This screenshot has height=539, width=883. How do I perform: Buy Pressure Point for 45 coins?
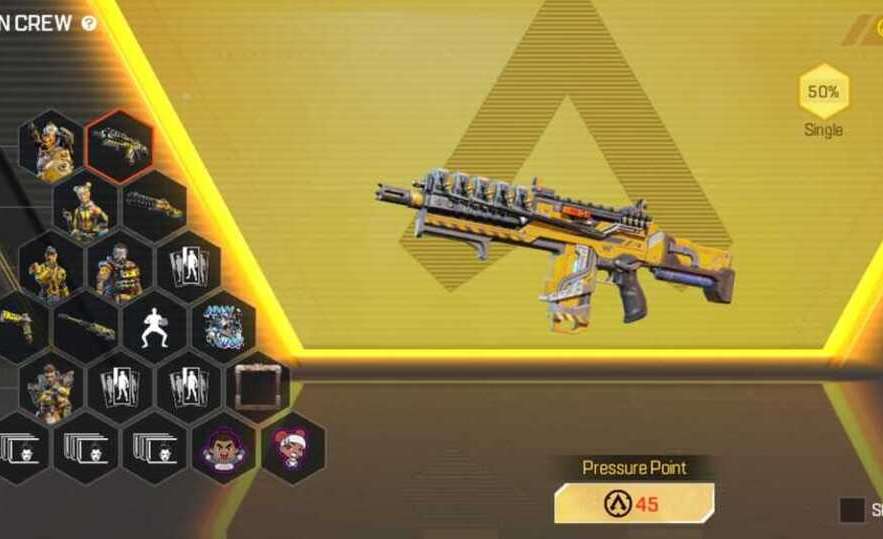(x=634, y=503)
